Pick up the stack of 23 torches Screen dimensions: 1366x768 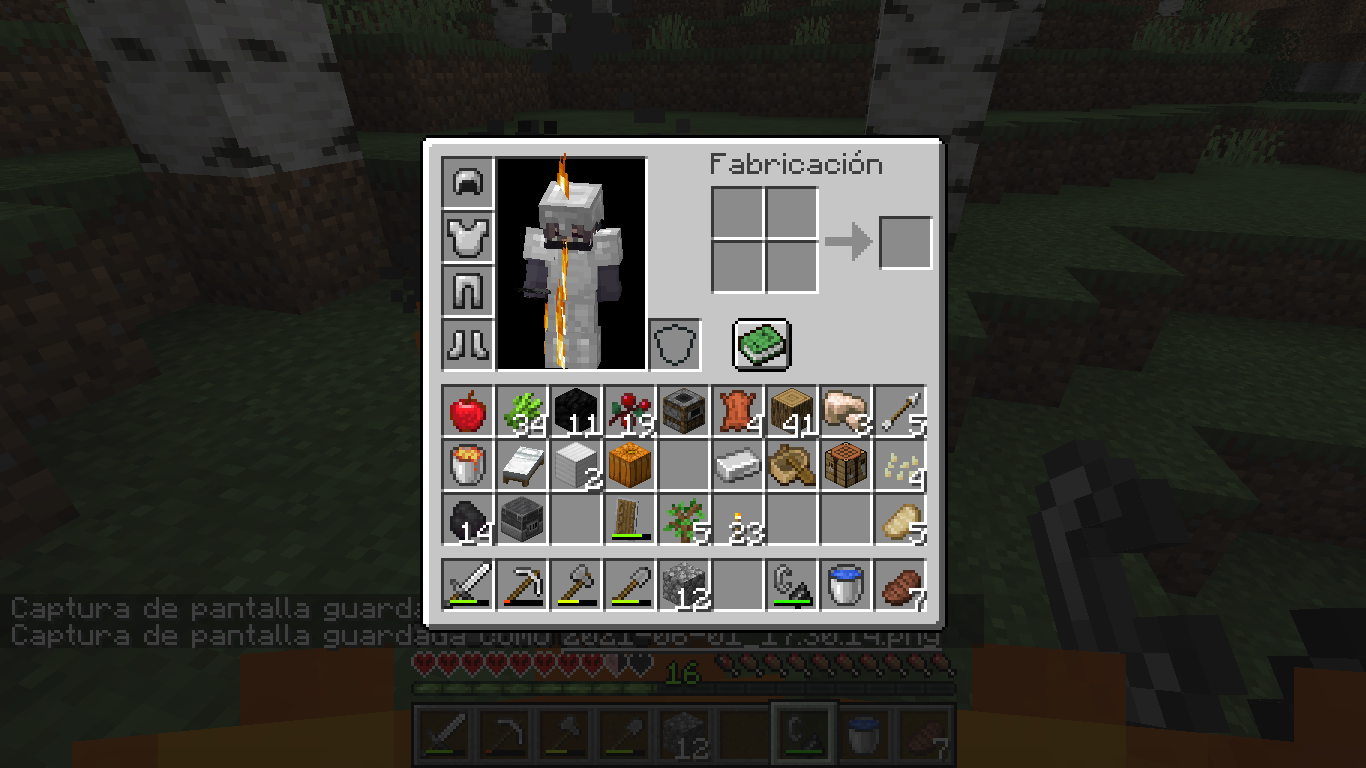click(x=737, y=520)
